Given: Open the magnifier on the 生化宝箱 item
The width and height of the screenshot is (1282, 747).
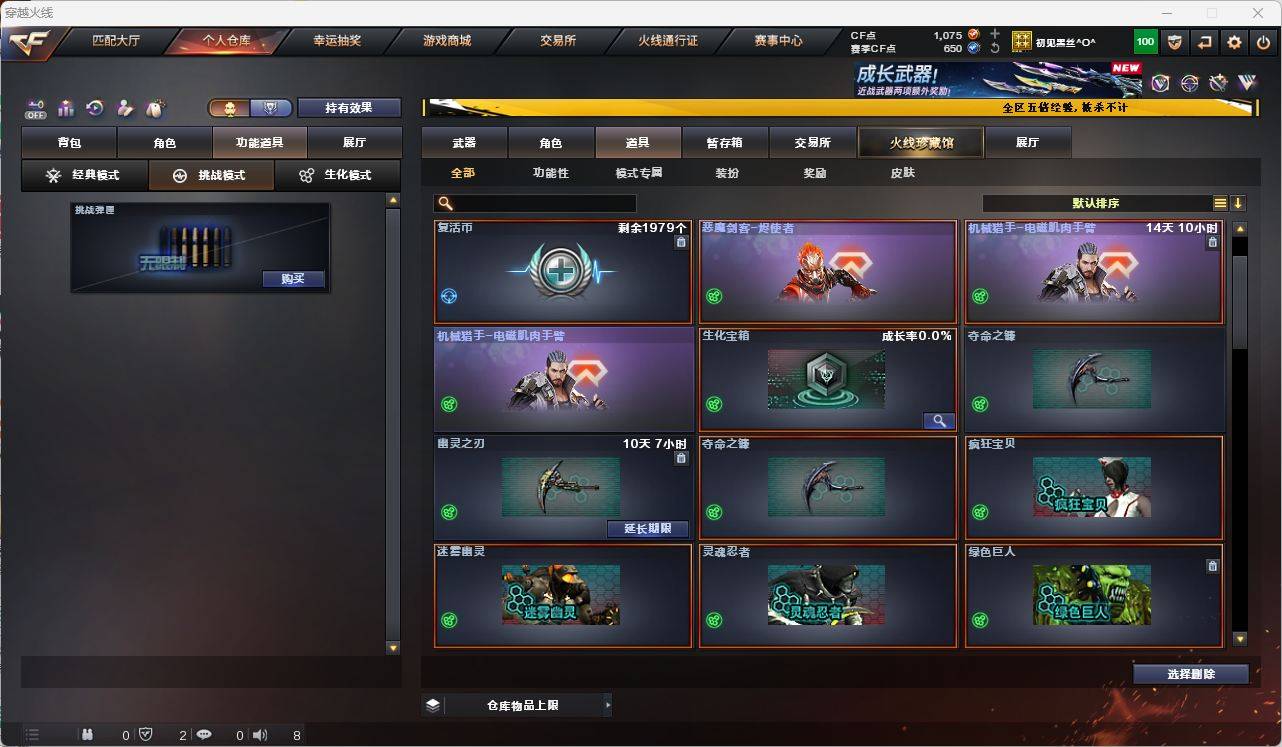Looking at the screenshot, I should (x=938, y=420).
